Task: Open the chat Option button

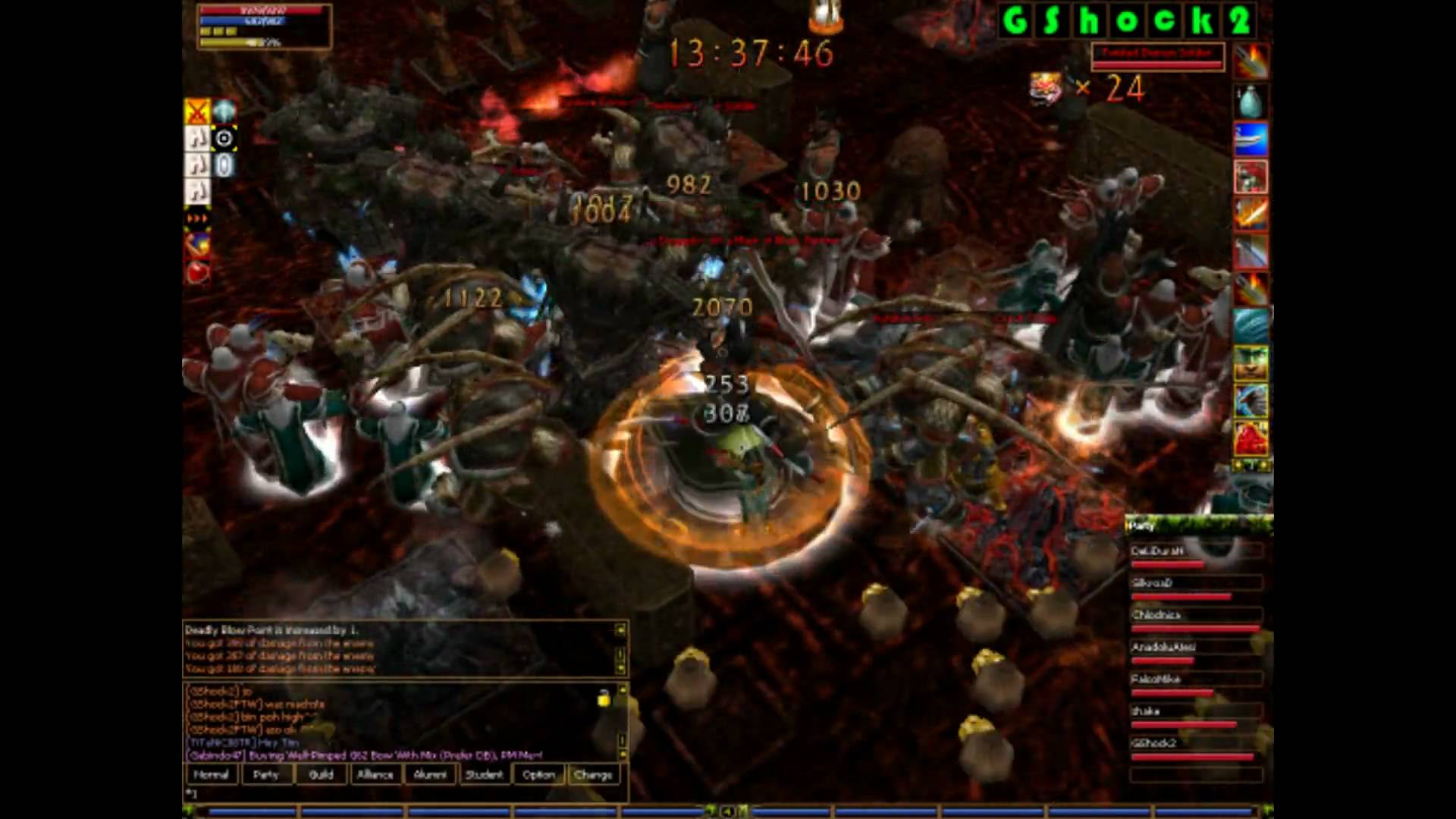Action: (x=538, y=774)
